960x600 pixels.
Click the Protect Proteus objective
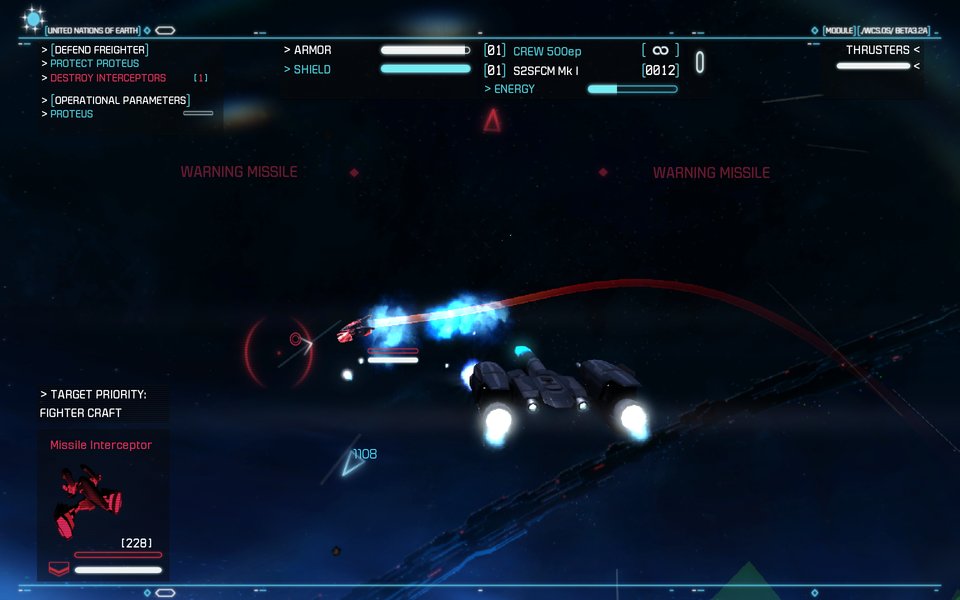click(x=95, y=64)
